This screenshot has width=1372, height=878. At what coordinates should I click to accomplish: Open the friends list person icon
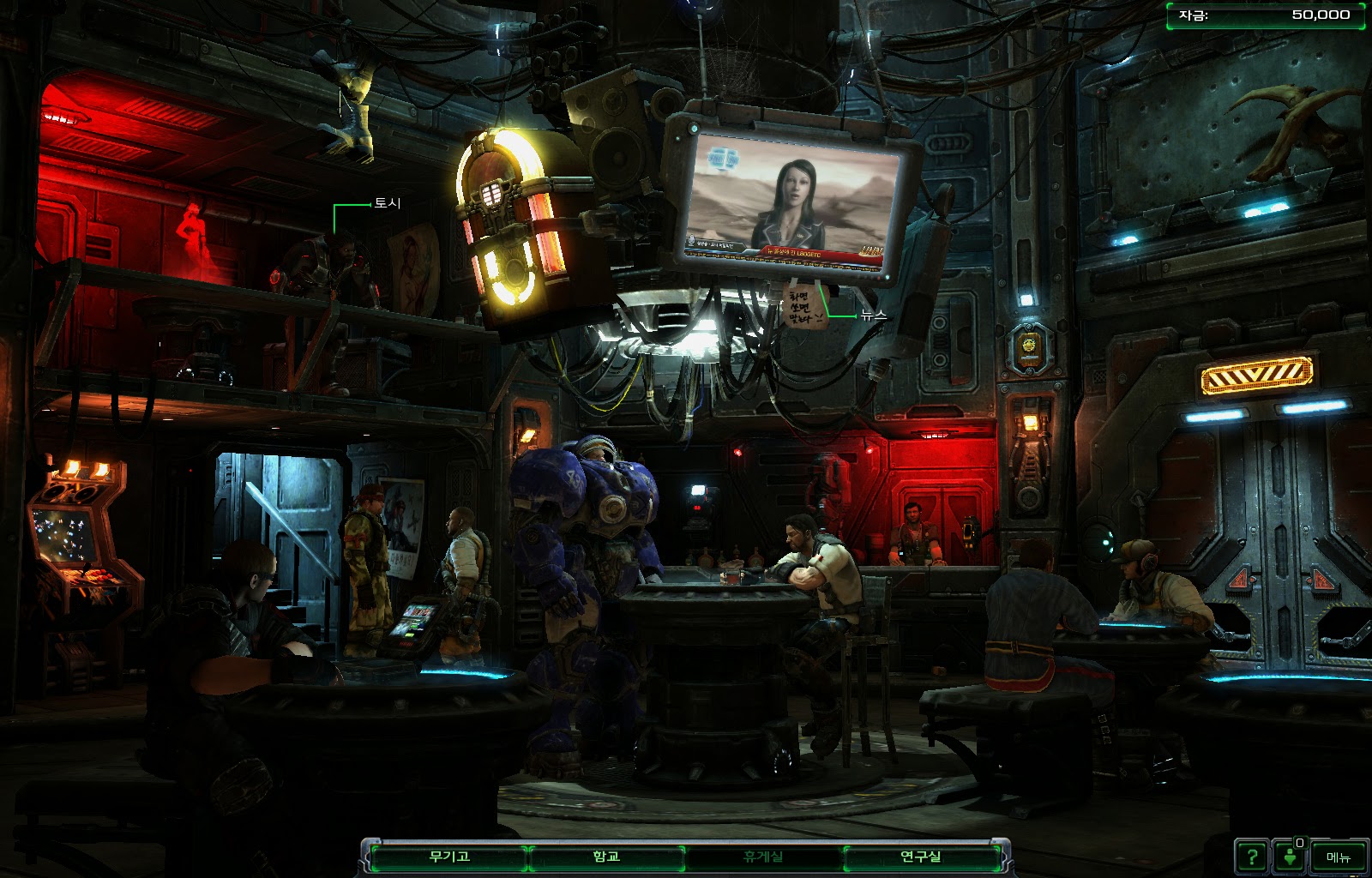click(1289, 857)
